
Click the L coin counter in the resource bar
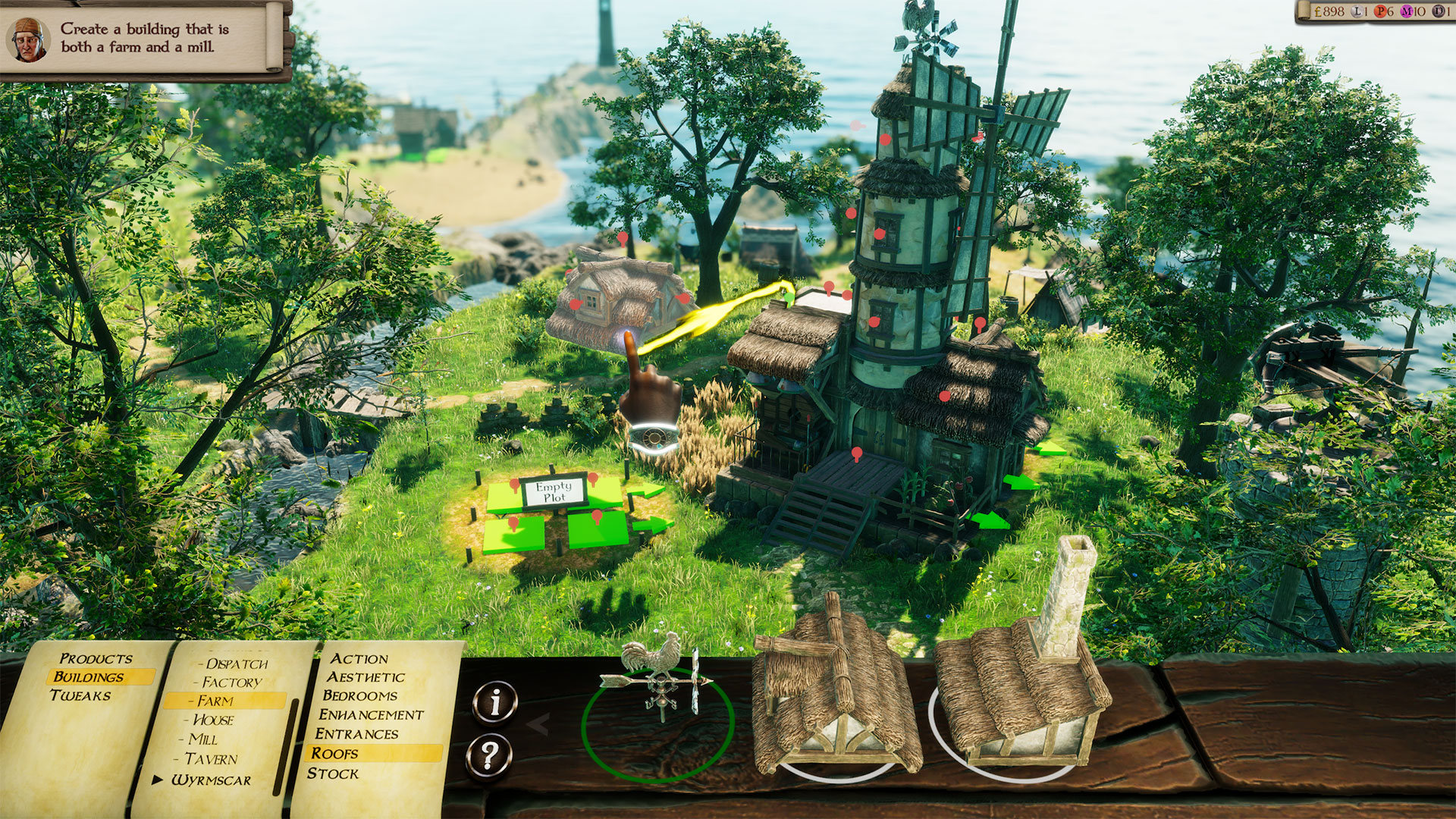[x=1357, y=11]
